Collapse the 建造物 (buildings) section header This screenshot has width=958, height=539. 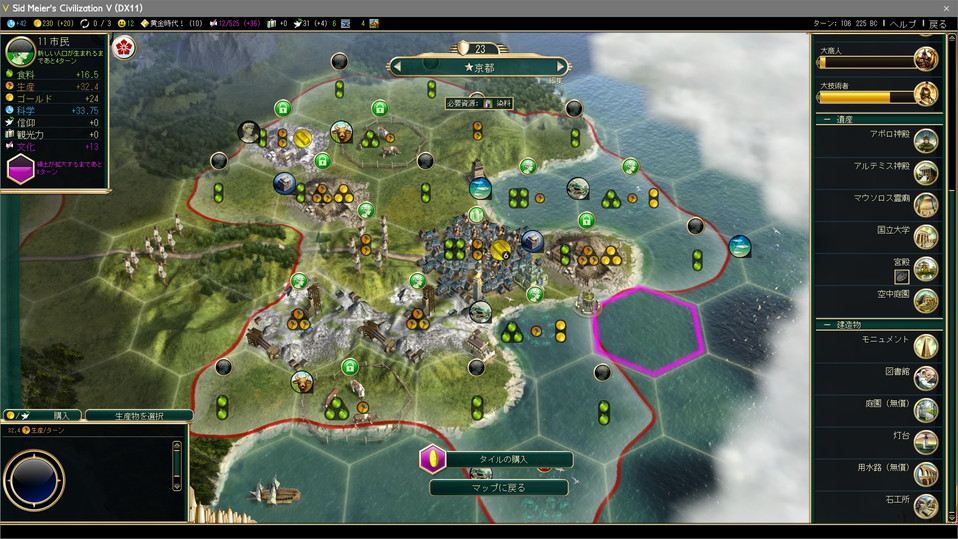845,325
